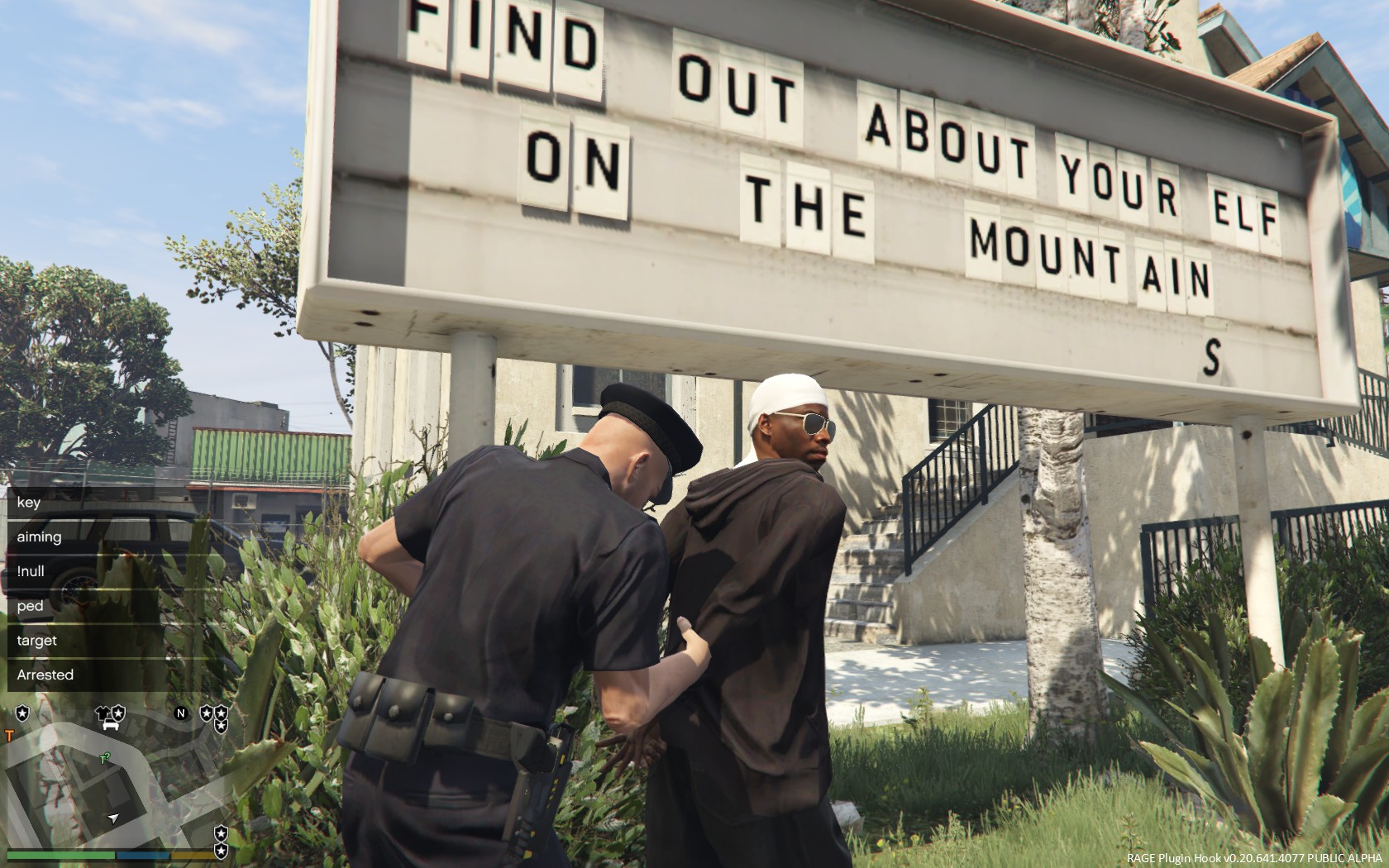The image size is (1389, 868).
Task: Click the player arrow on the minimap
Action: 113,818
